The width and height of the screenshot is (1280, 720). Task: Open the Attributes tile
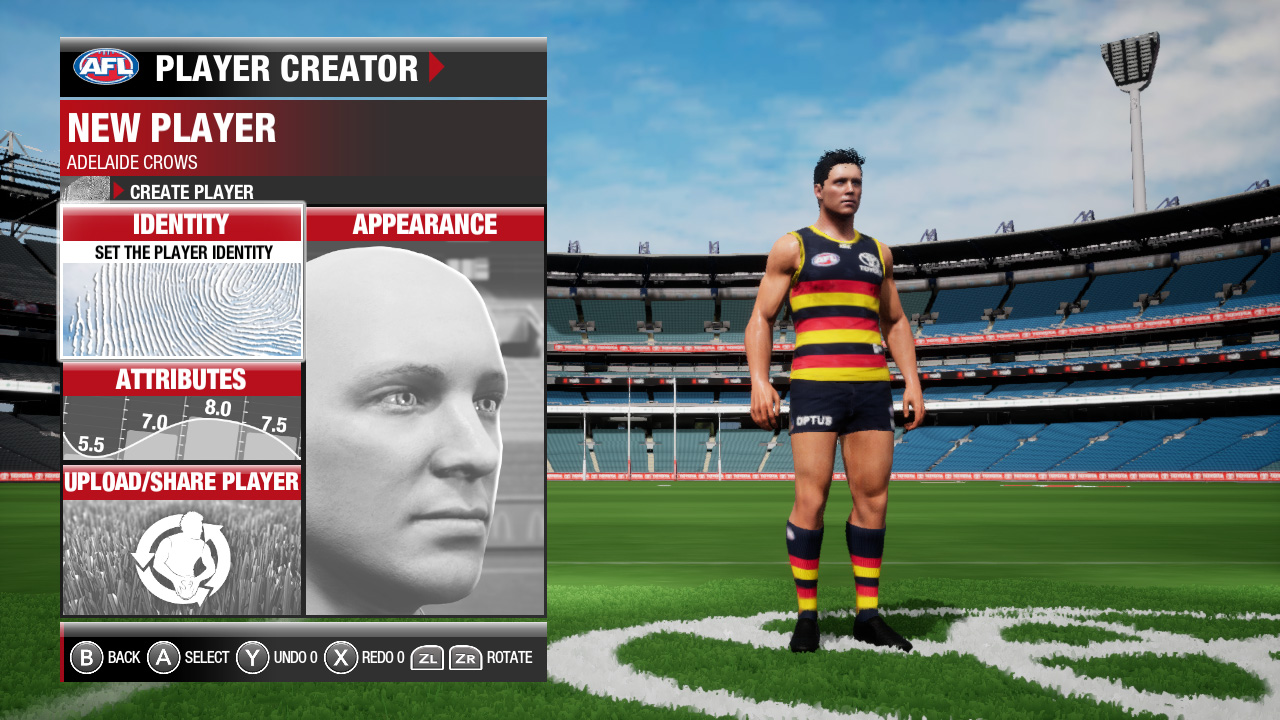click(x=181, y=412)
